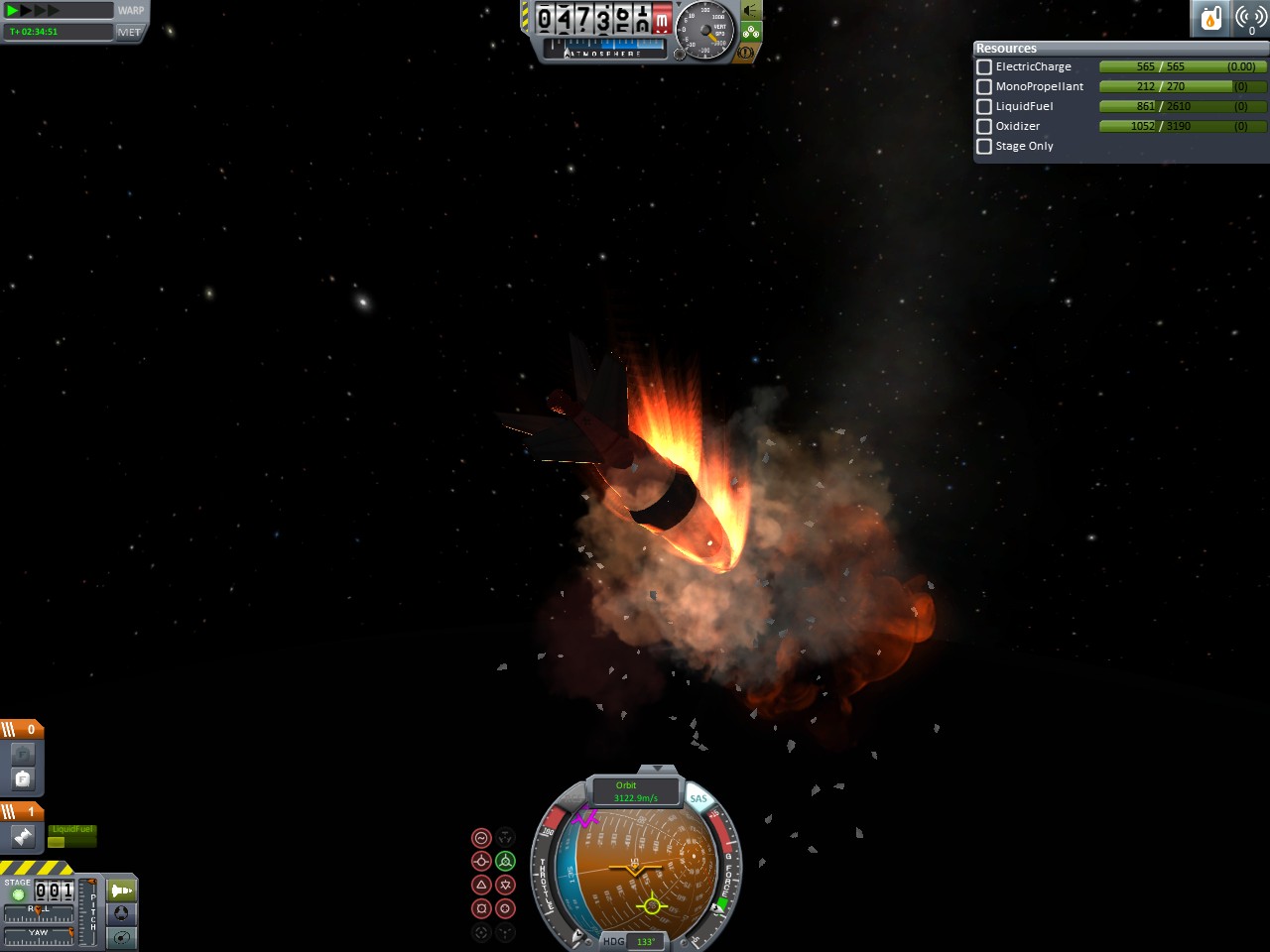
Task: Click the time warp arrows
Action: 32,11
